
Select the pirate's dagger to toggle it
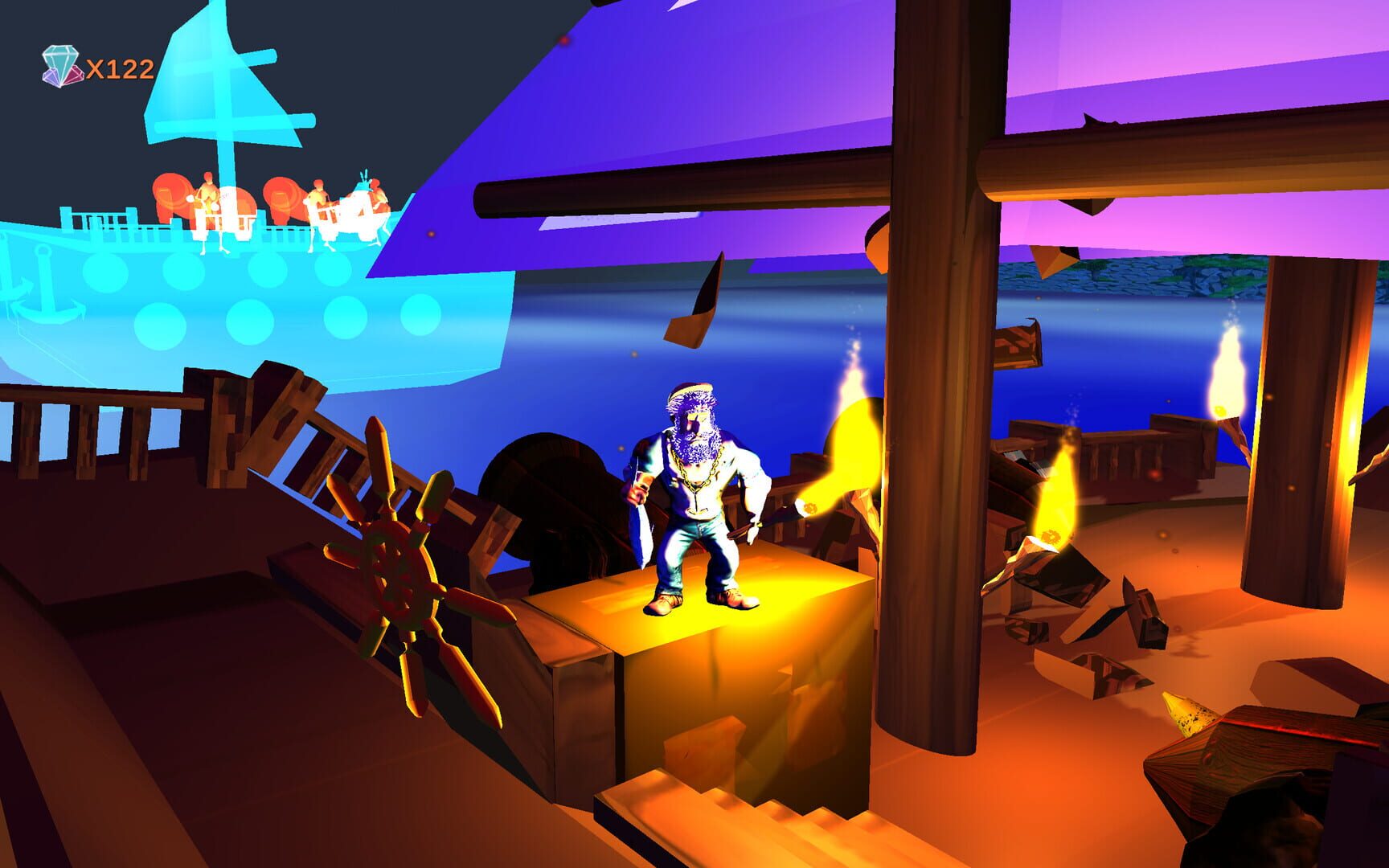(643, 530)
